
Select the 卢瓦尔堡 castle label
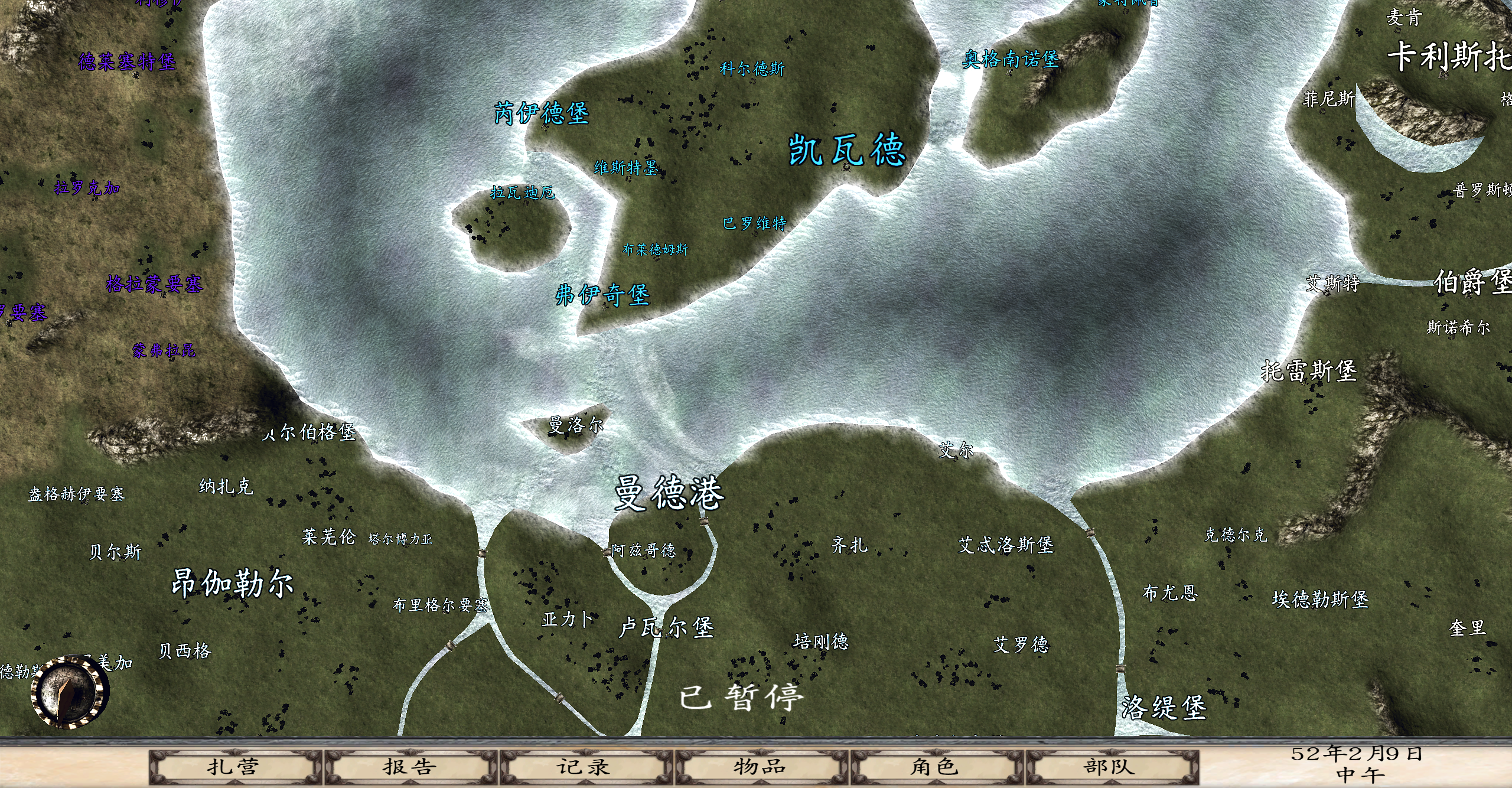point(667,627)
